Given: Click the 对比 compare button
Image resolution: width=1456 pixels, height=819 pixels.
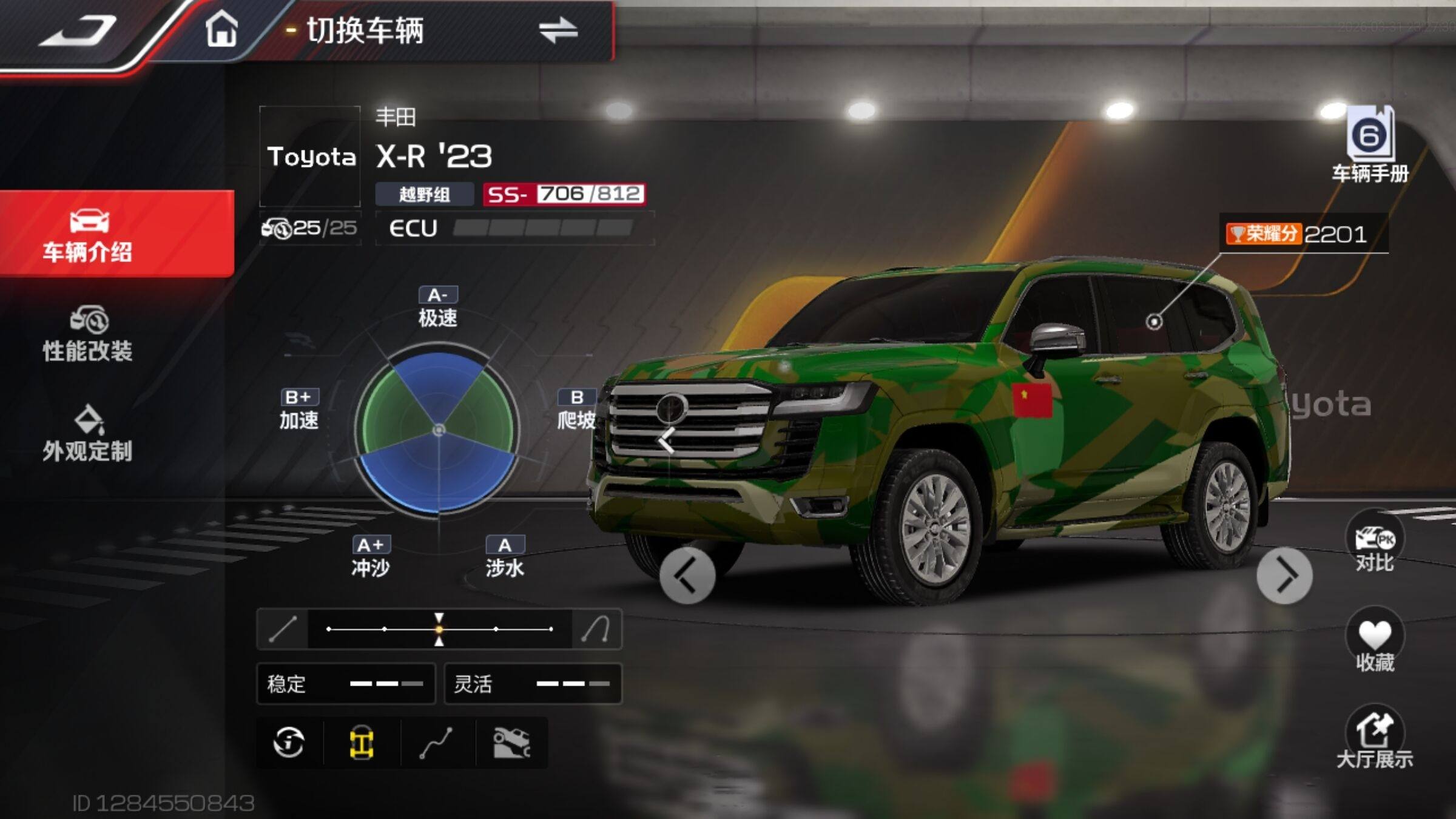Looking at the screenshot, I should 1375,543.
